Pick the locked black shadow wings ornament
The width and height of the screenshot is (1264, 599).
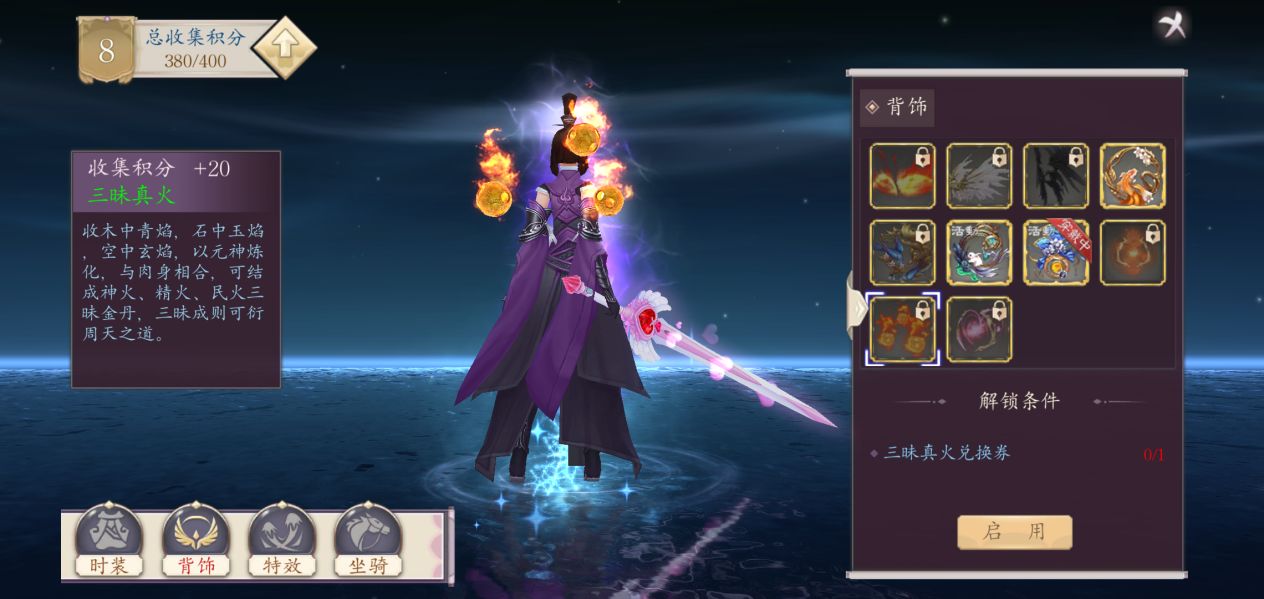(x=1056, y=176)
